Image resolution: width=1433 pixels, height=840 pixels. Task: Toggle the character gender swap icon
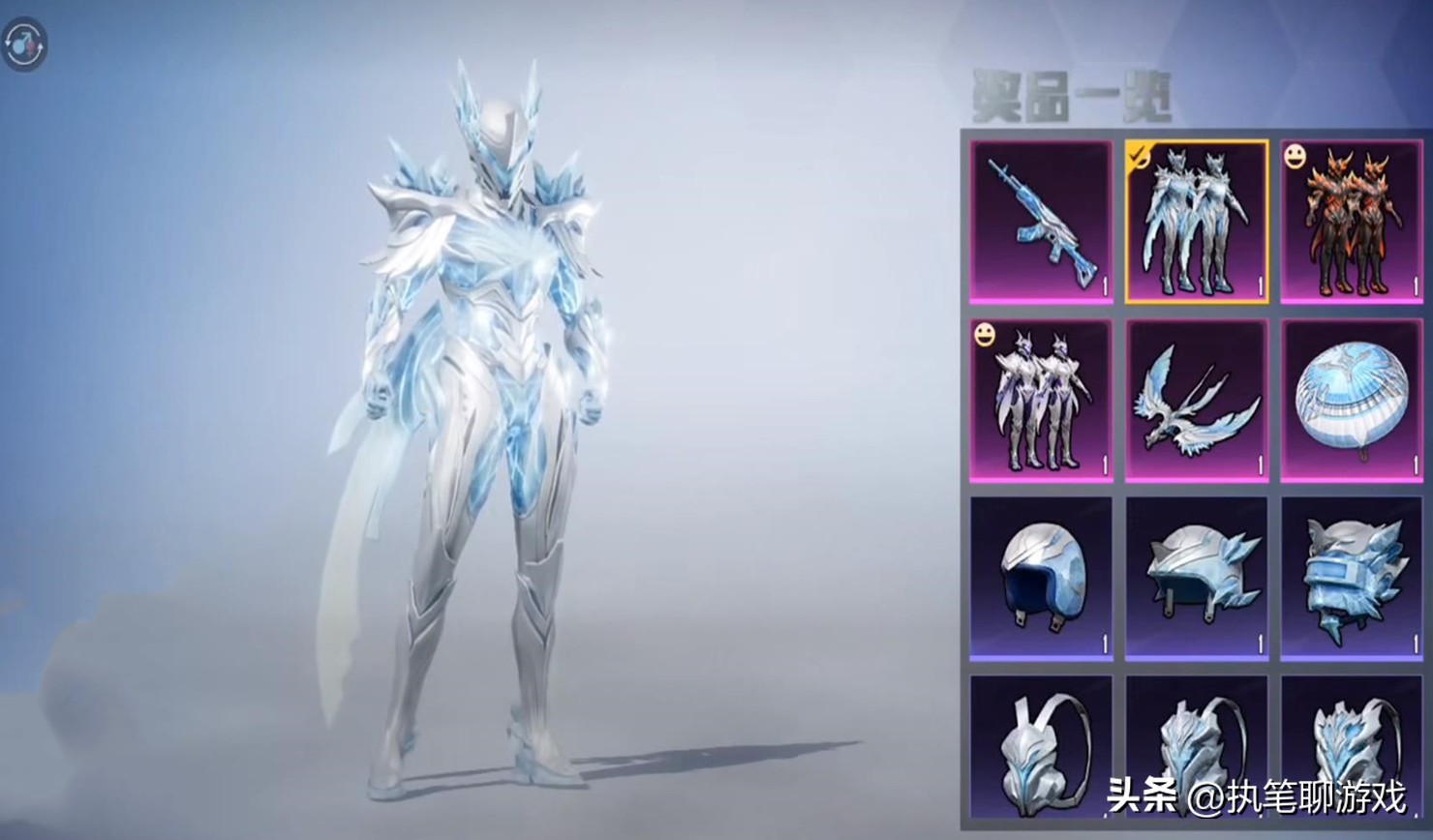24,45
